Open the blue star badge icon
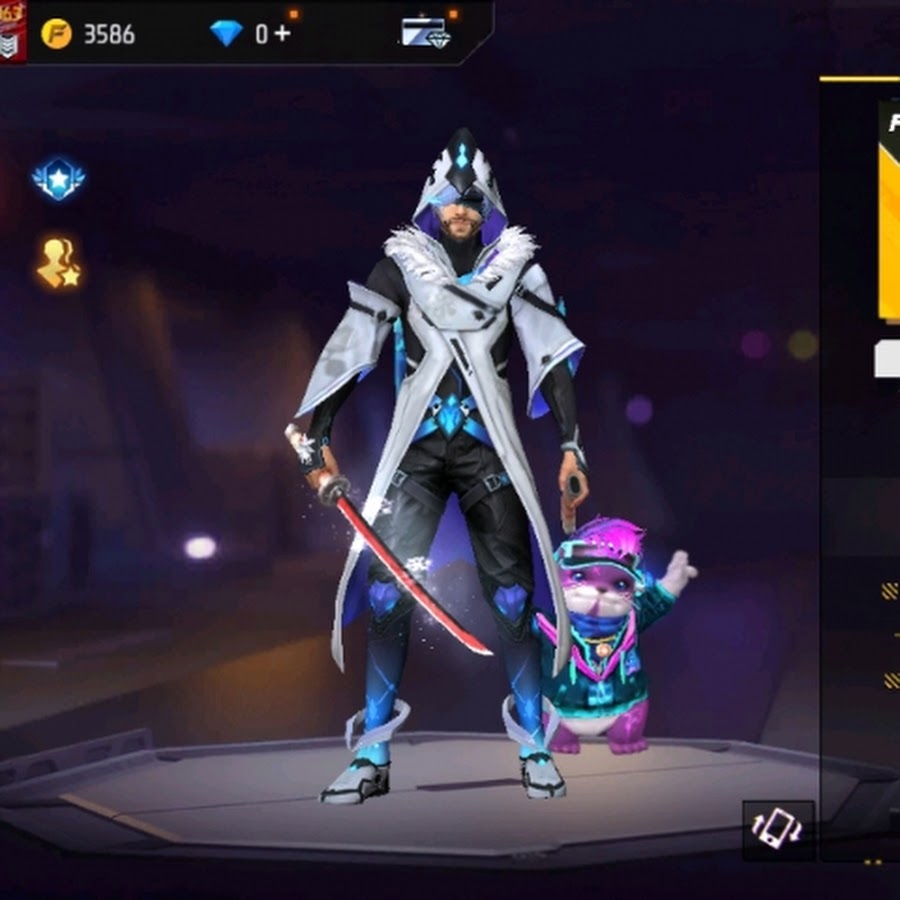Screen dimensions: 900x900 point(58,179)
